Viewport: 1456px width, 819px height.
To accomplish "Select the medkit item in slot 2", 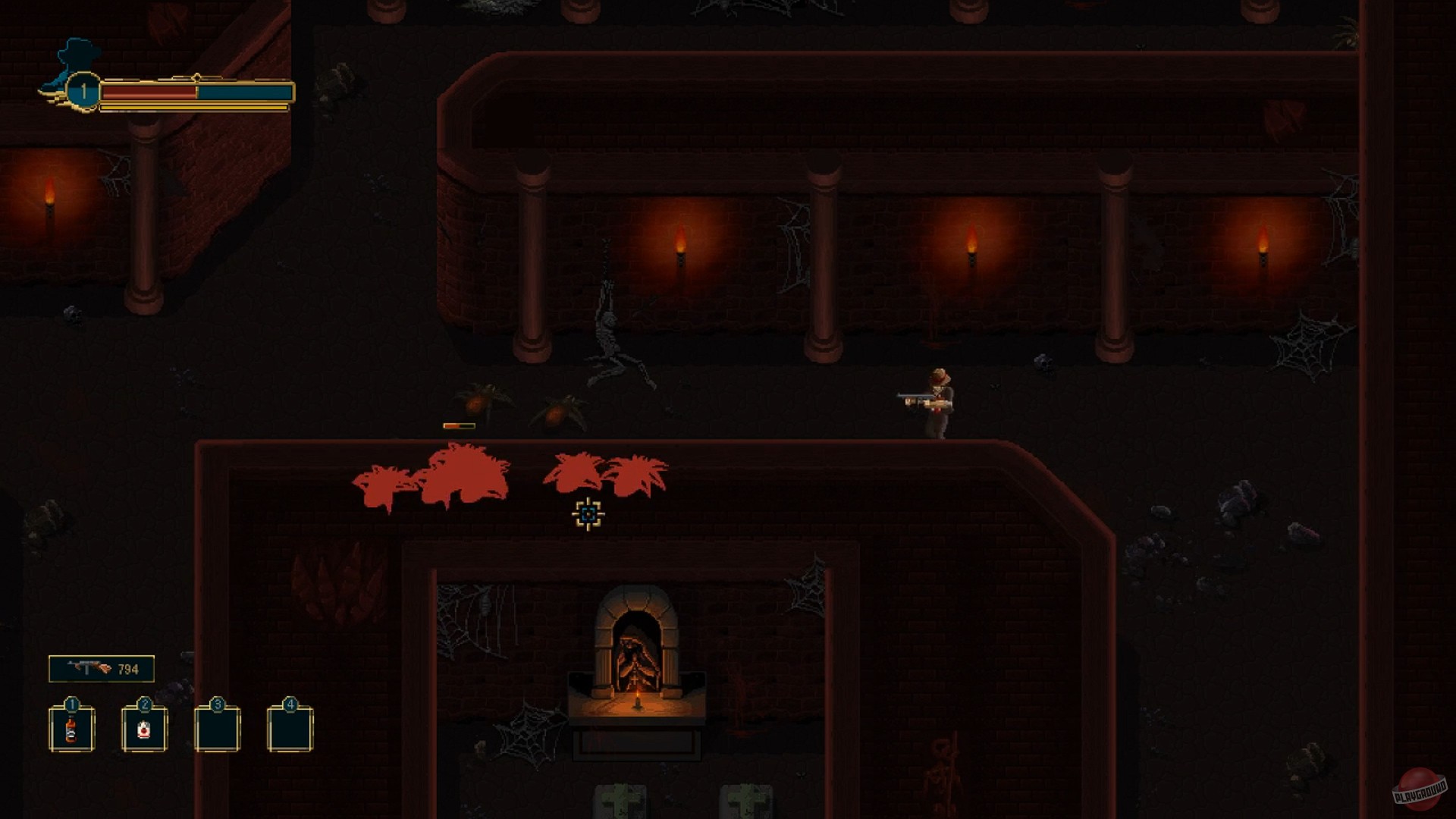I will click(144, 730).
